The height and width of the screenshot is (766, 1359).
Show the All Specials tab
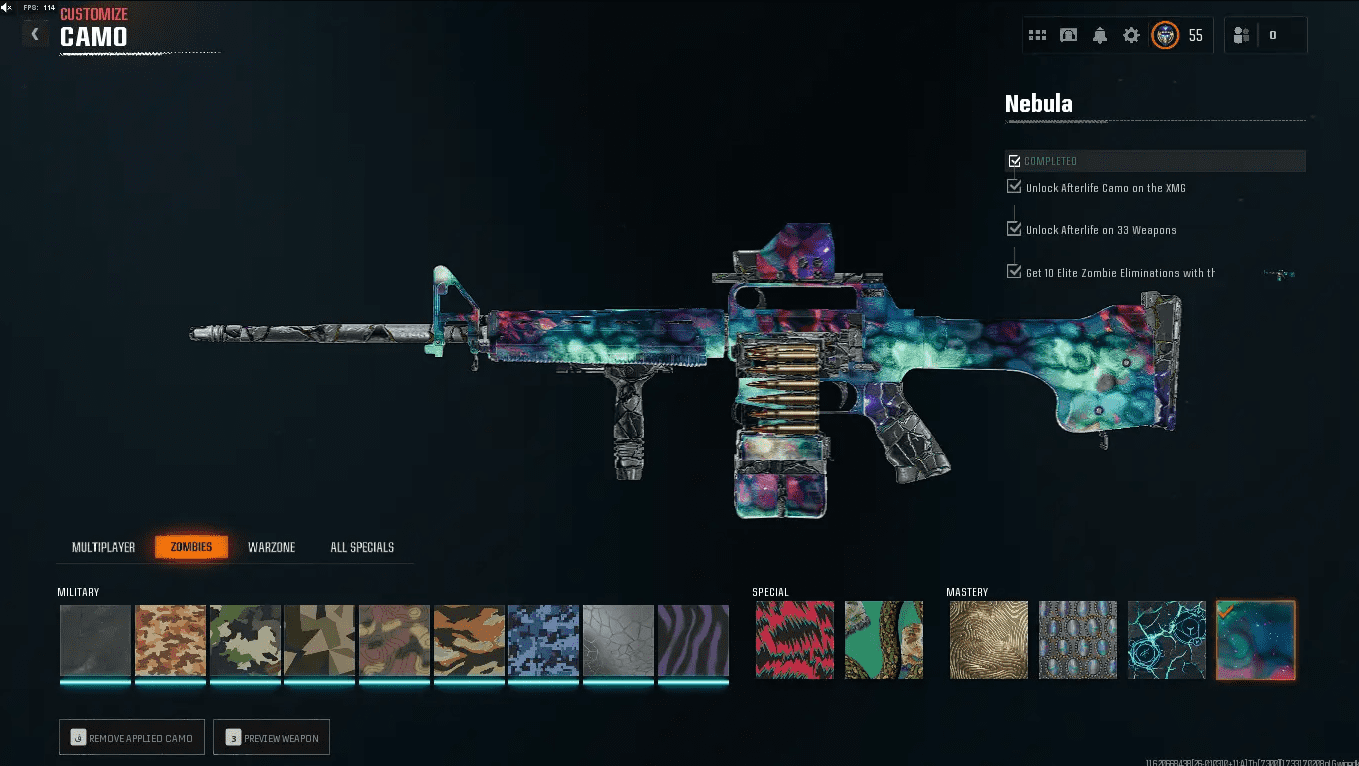pos(362,547)
